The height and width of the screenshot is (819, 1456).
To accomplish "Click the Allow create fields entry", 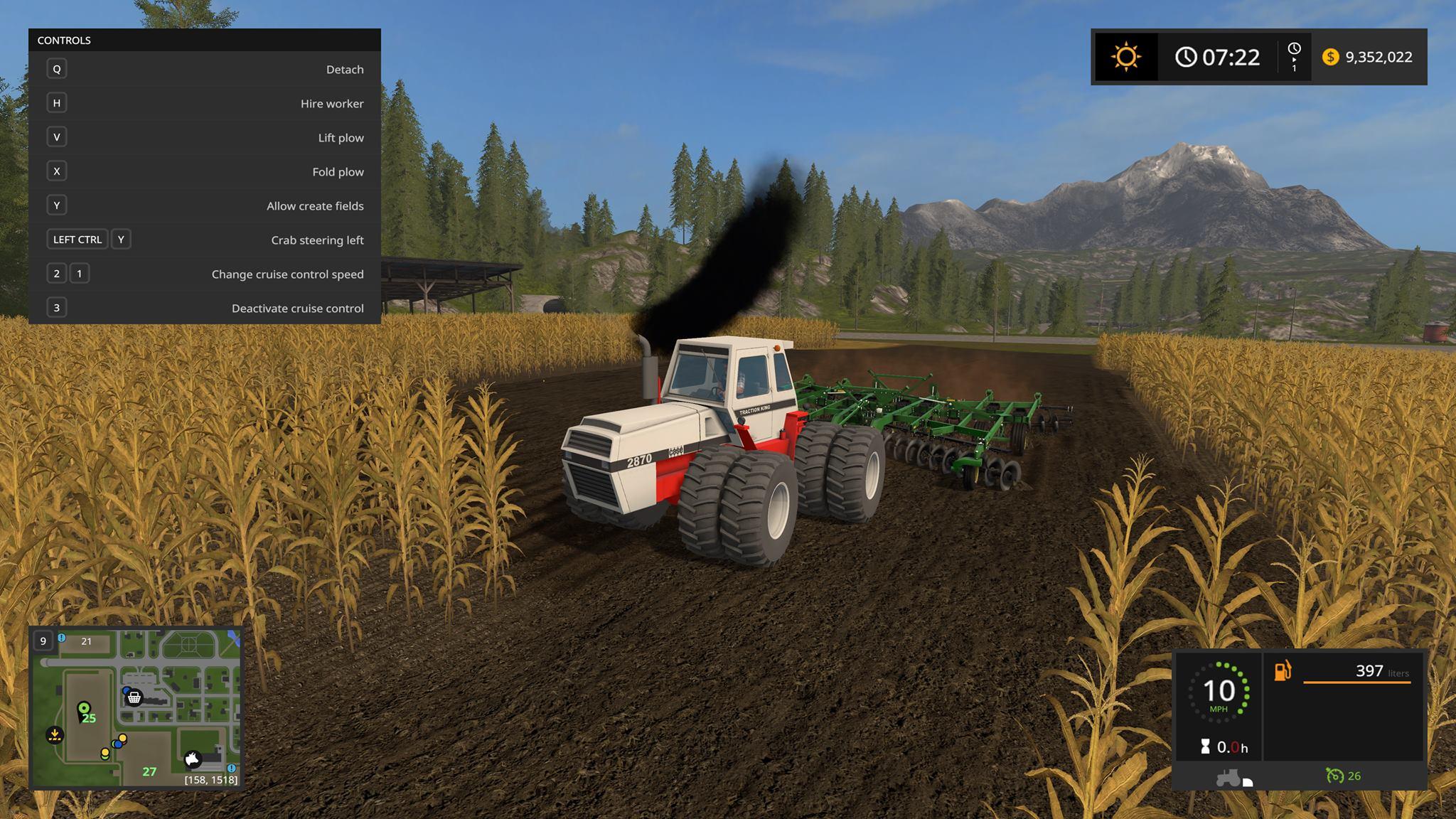I will pos(205,205).
